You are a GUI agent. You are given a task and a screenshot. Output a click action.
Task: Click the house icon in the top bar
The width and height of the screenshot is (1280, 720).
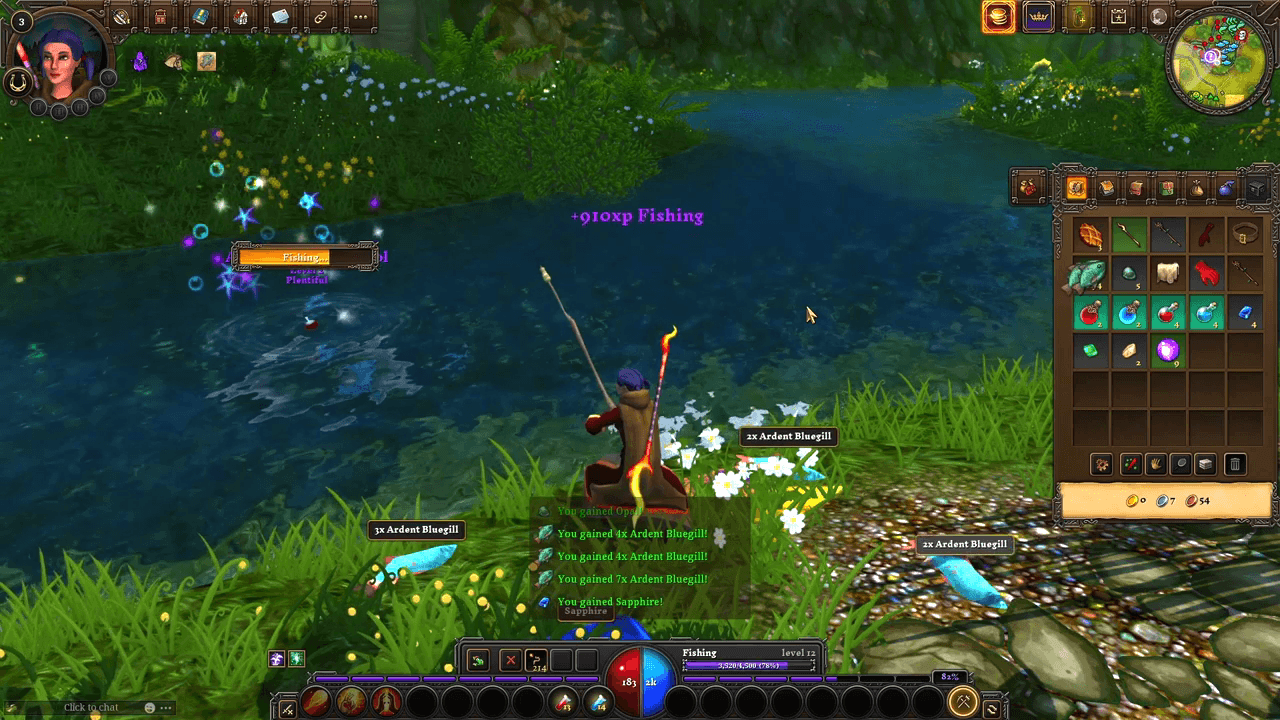pos(240,16)
